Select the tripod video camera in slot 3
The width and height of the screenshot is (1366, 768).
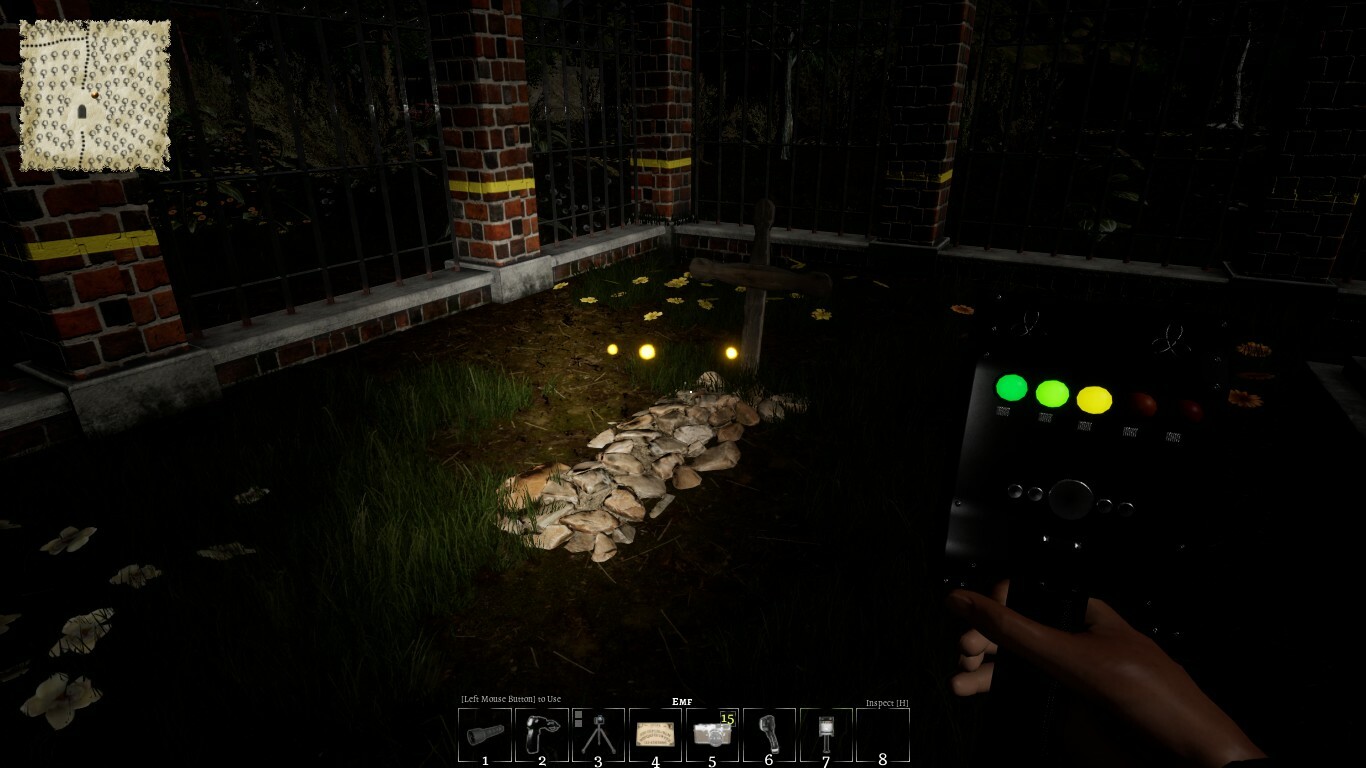click(x=597, y=733)
